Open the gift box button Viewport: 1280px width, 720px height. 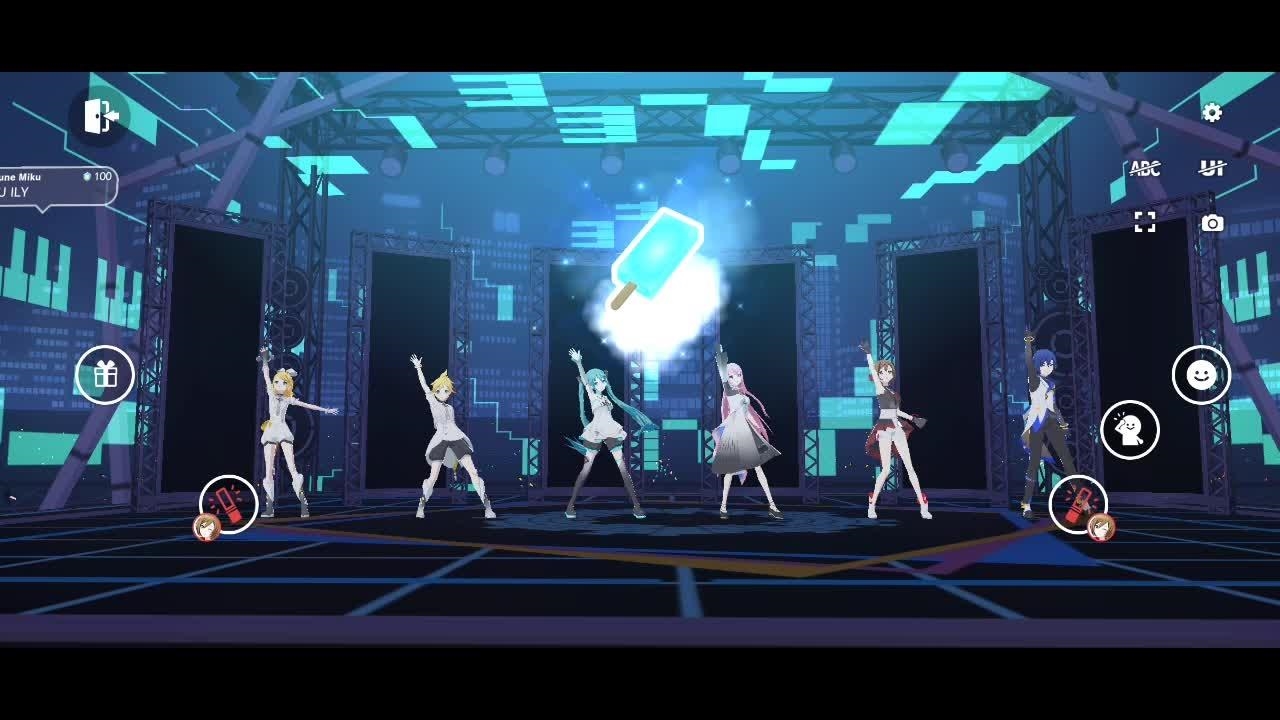(x=105, y=375)
